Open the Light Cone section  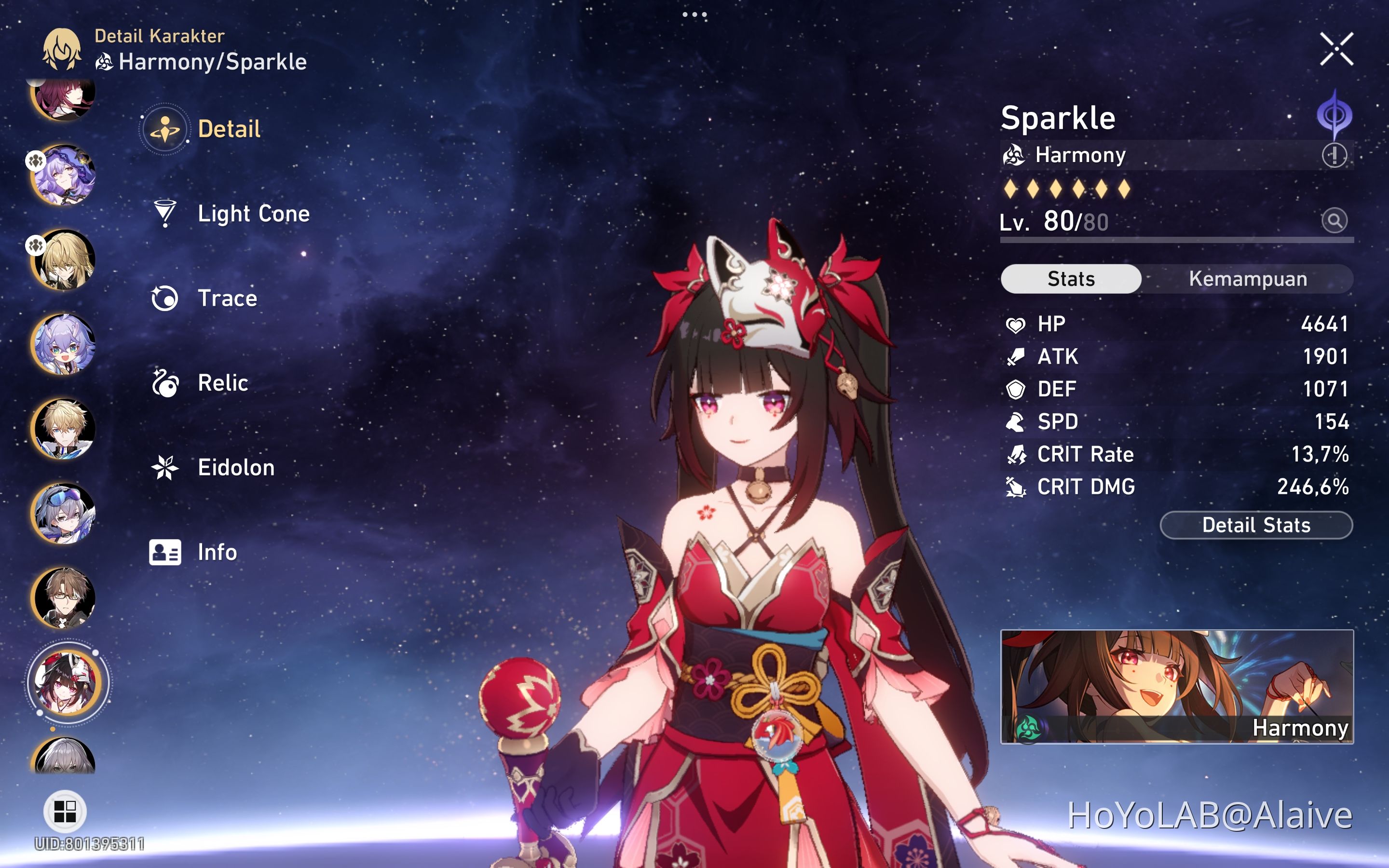tap(253, 214)
